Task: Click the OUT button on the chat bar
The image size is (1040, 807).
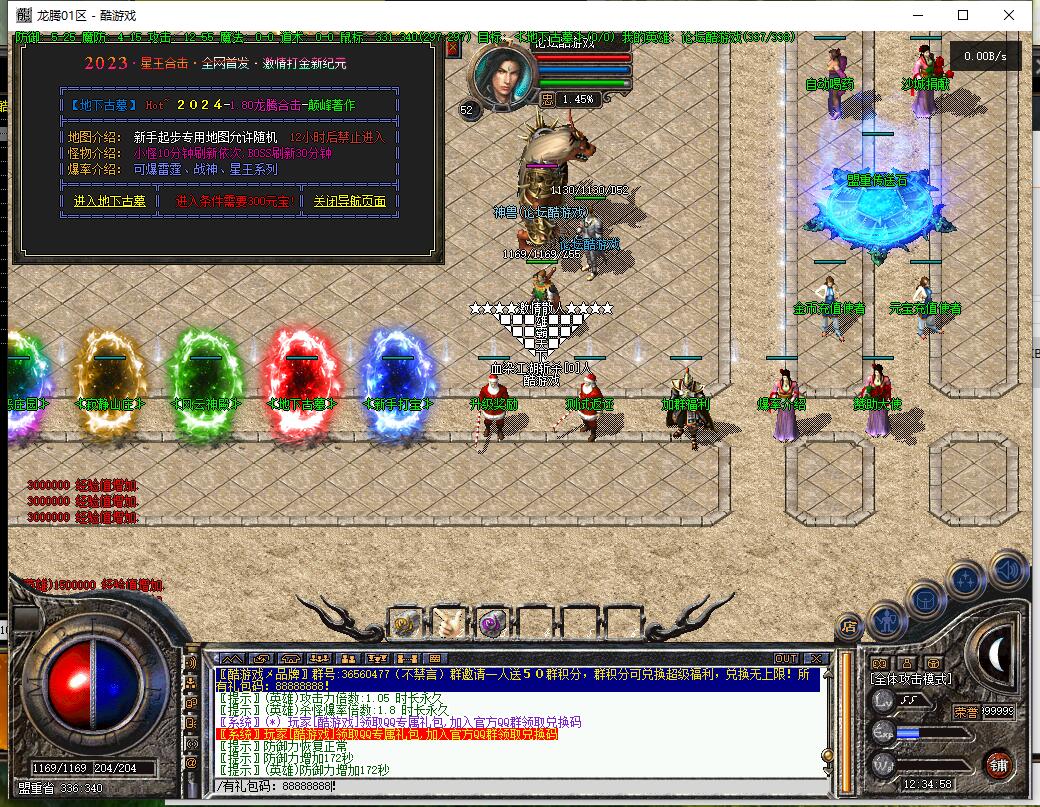Action: coord(786,658)
